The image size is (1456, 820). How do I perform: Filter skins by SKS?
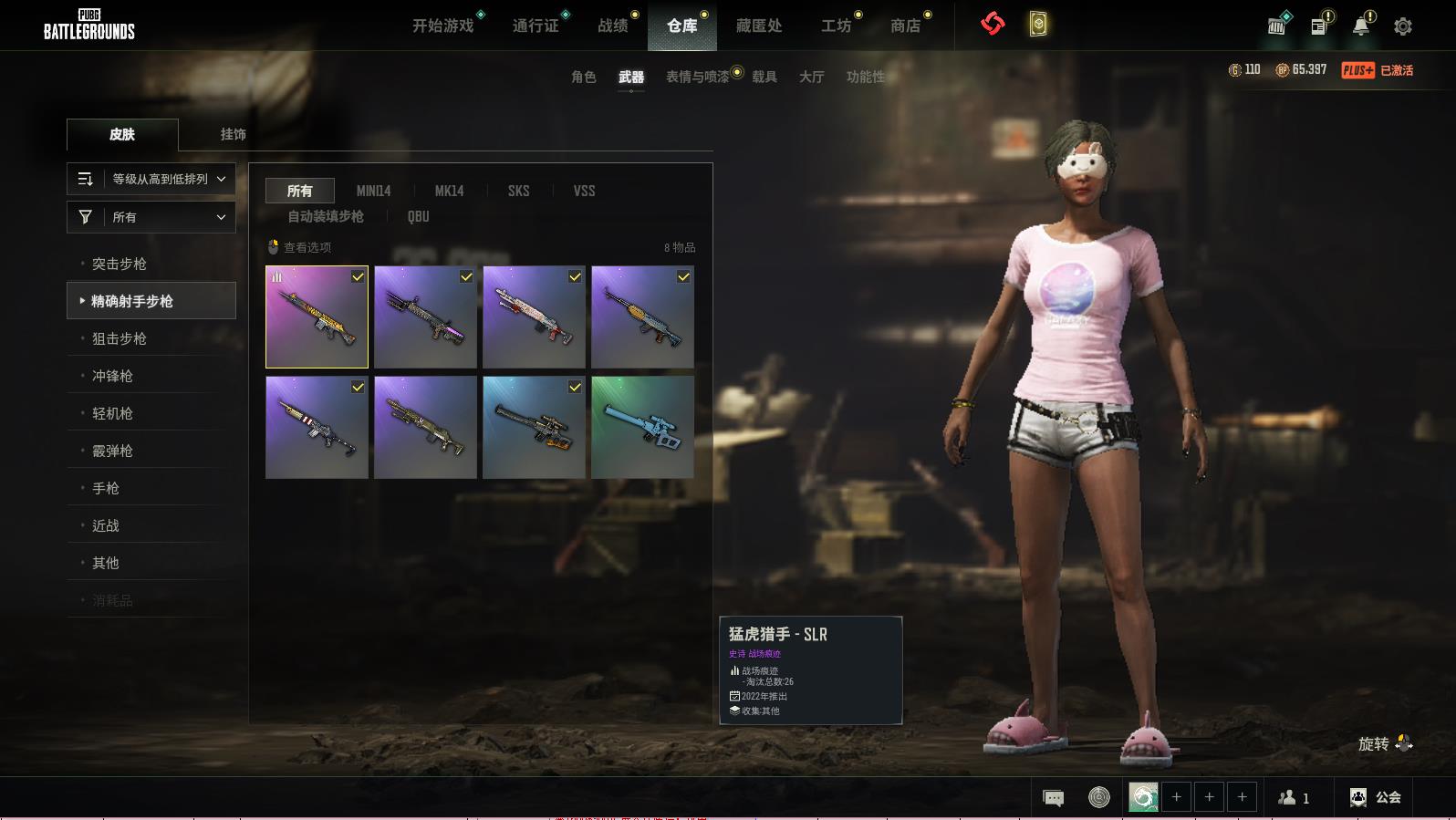coord(518,191)
